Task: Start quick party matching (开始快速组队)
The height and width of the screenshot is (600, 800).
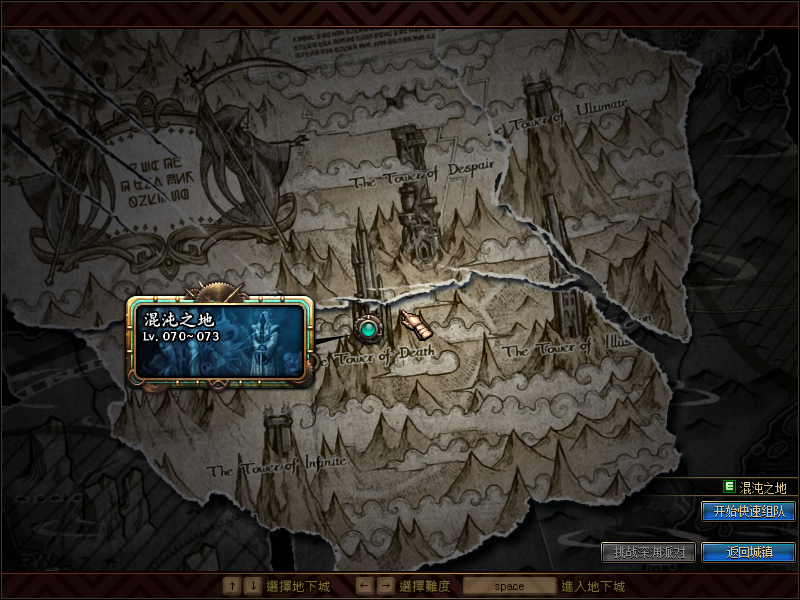Action: point(748,511)
